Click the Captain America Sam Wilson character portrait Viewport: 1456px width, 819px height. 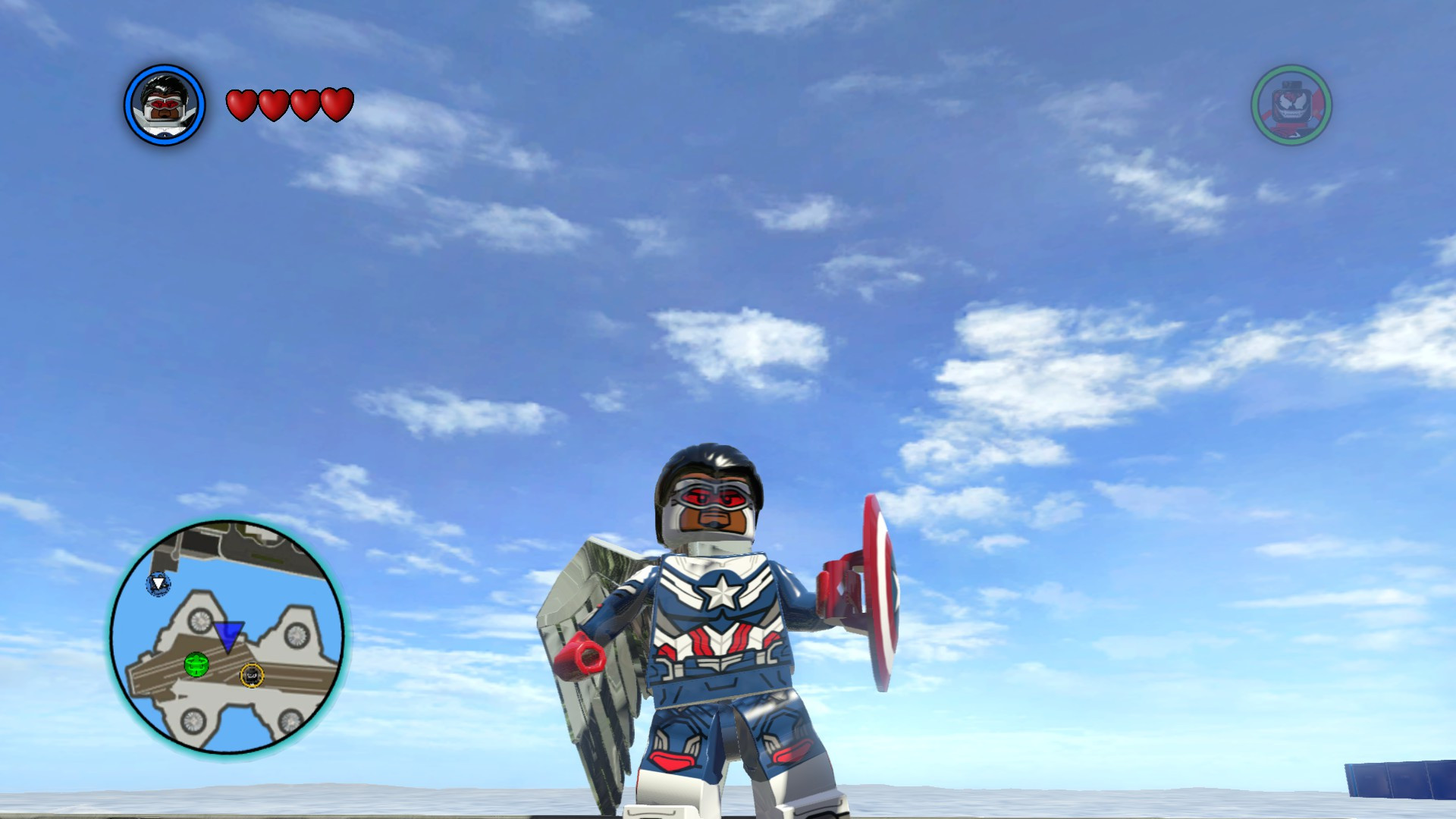click(x=163, y=105)
